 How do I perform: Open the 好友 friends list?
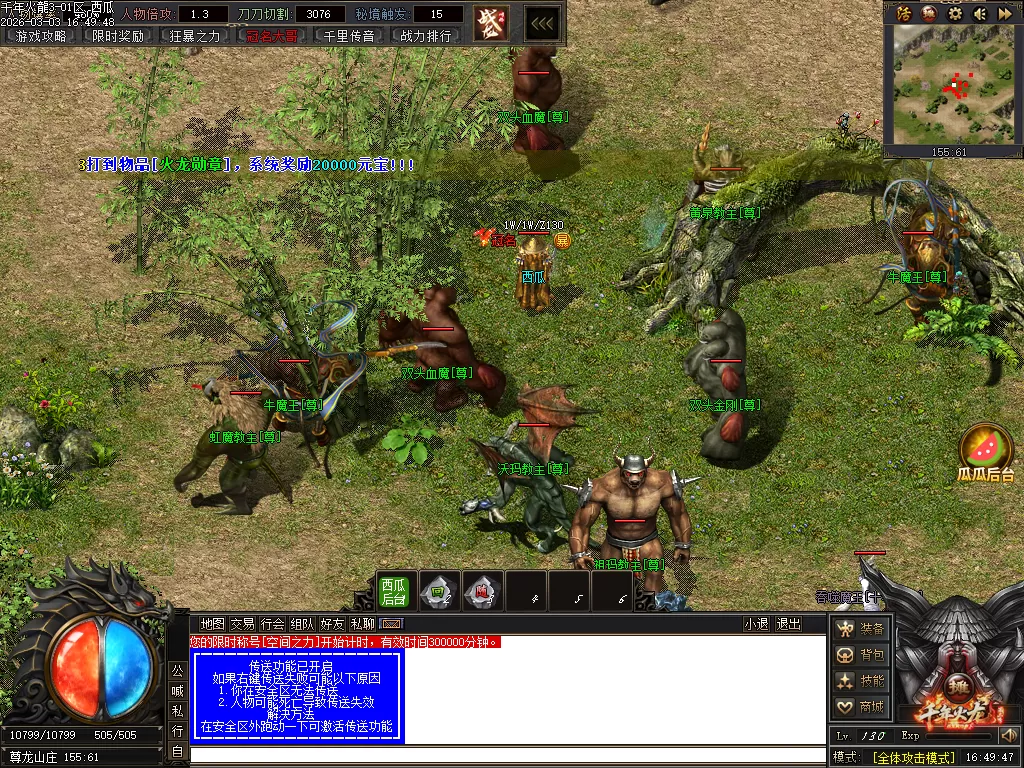(333, 624)
